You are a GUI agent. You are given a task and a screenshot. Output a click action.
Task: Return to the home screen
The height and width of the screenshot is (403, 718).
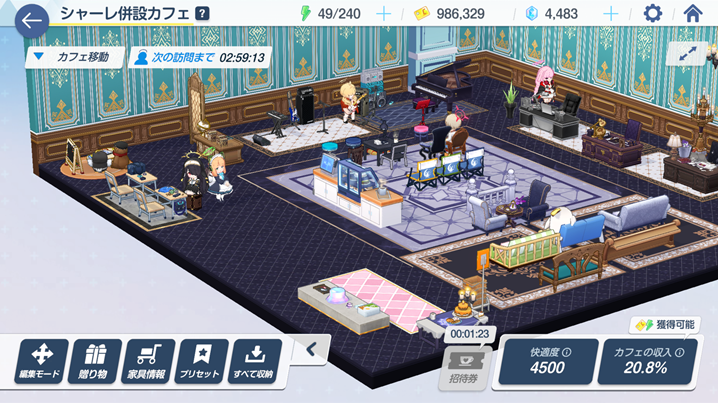point(692,14)
